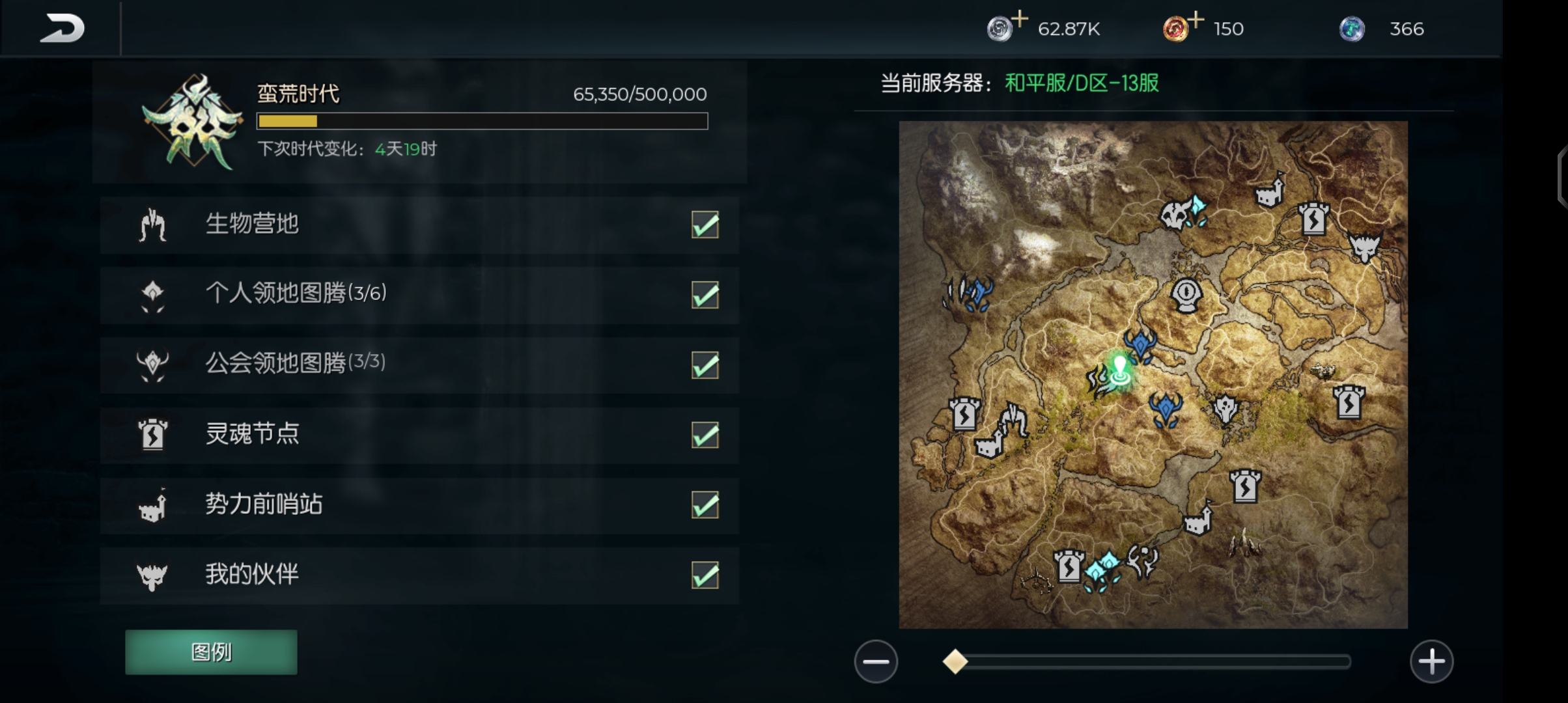Viewport: 1568px width, 703px height.
Task: Click the 蛮荒时代 era emblem
Action: tap(193, 122)
